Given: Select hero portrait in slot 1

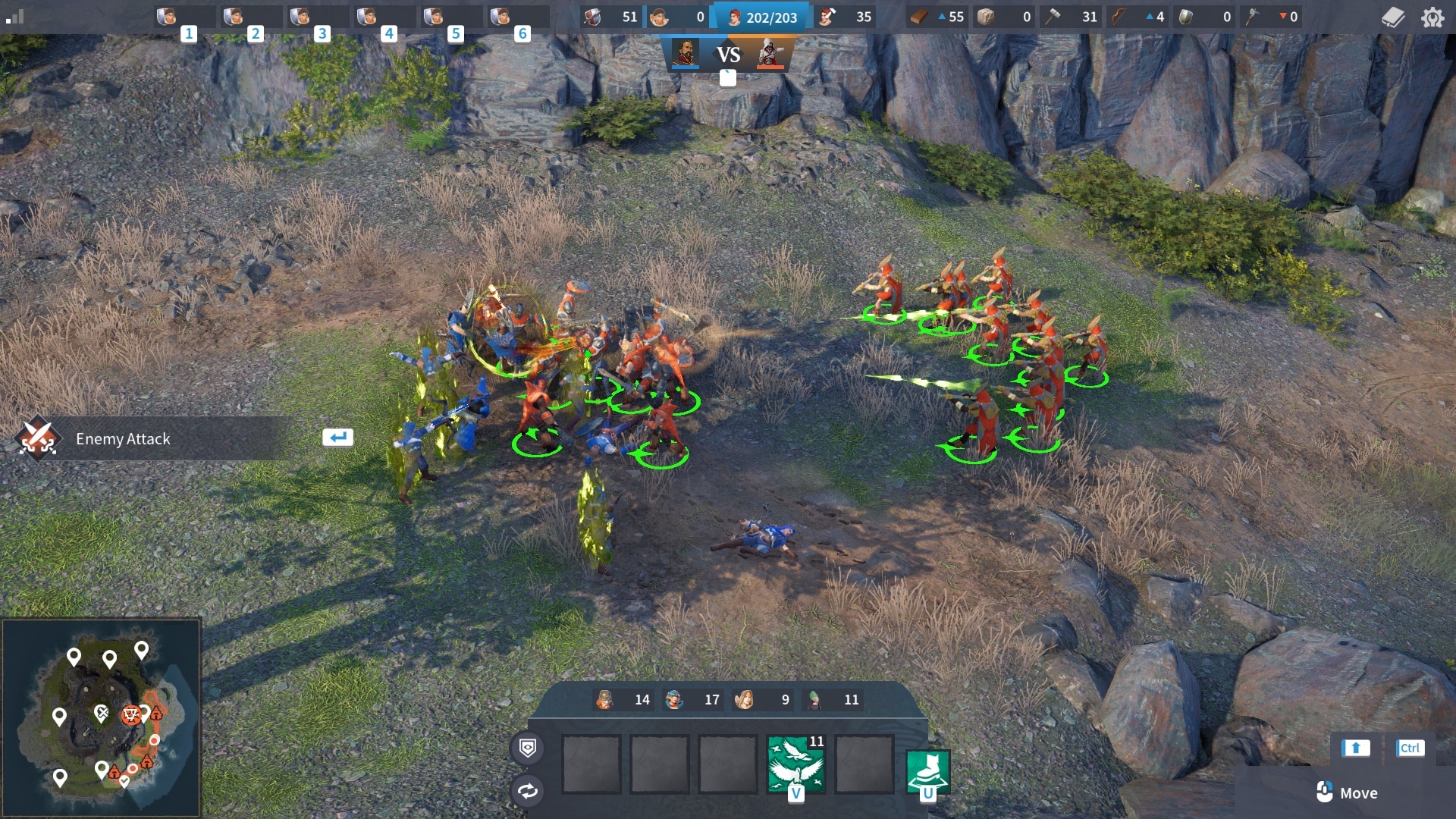Looking at the screenshot, I should tap(168, 17).
